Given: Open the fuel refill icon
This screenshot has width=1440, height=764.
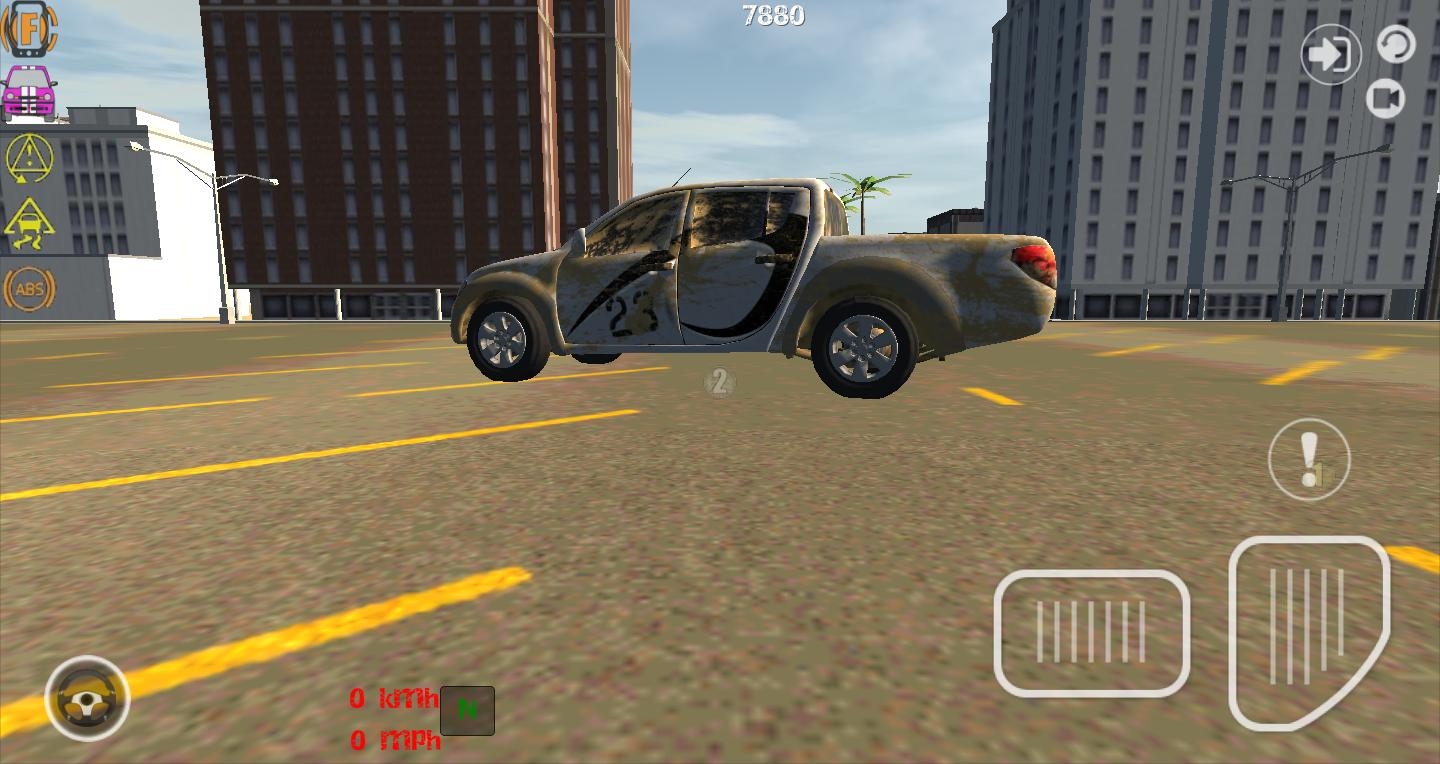Looking at the screenshot, I should (30, 30).
